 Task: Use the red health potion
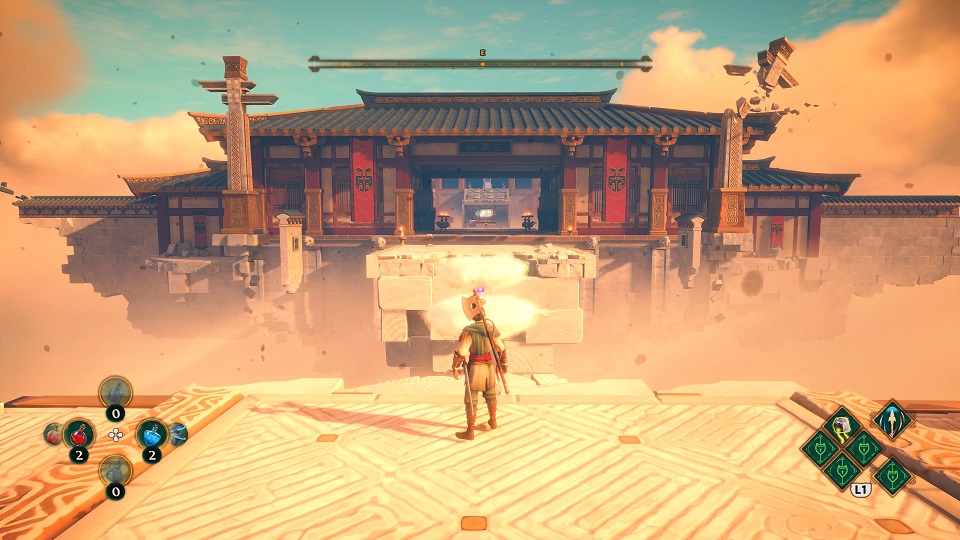point(79,434)
